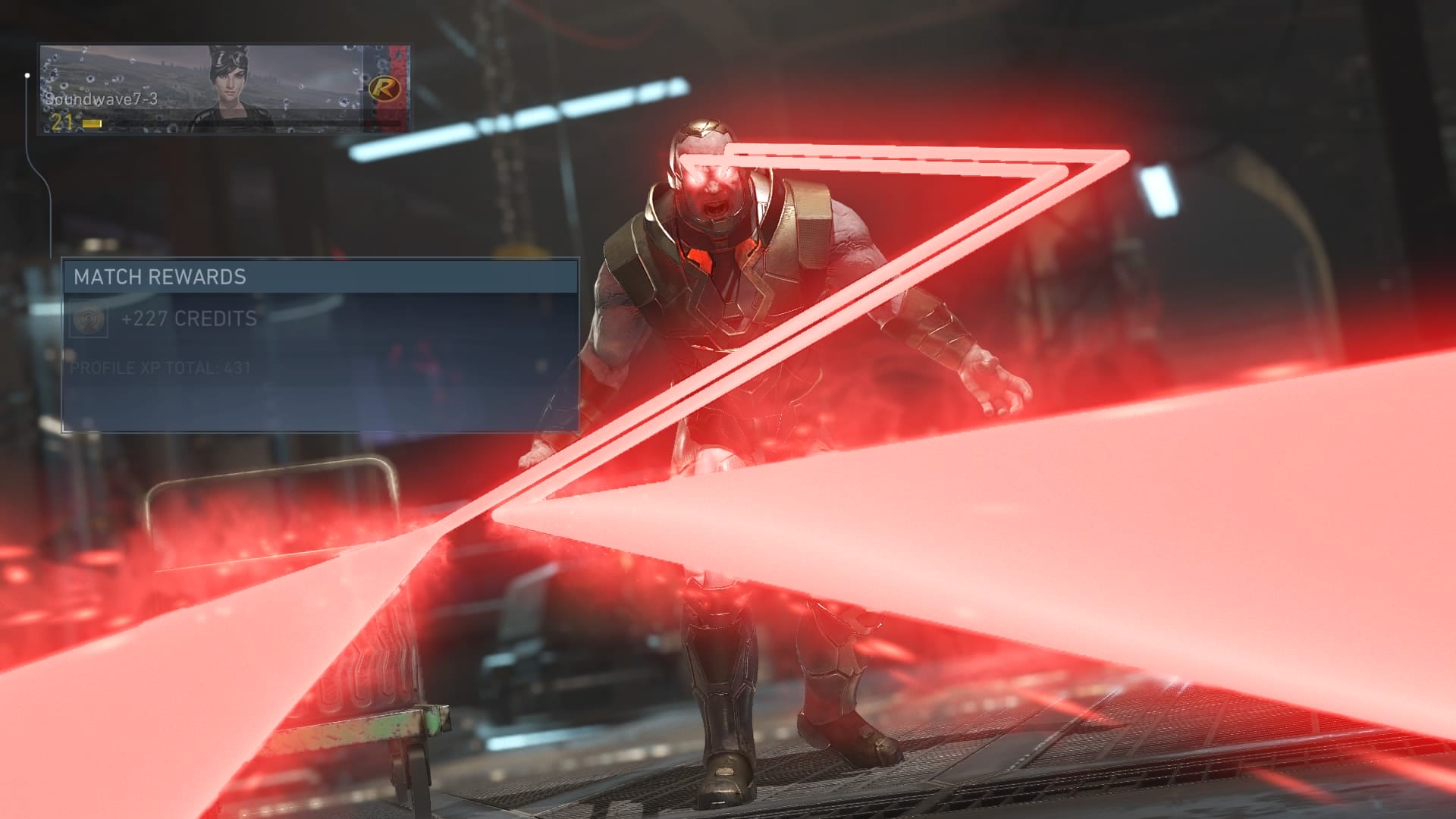This screenshot has width=1456, height=819.
Task: Click the +227 Credits reward row
Action: tap(190, 319)
